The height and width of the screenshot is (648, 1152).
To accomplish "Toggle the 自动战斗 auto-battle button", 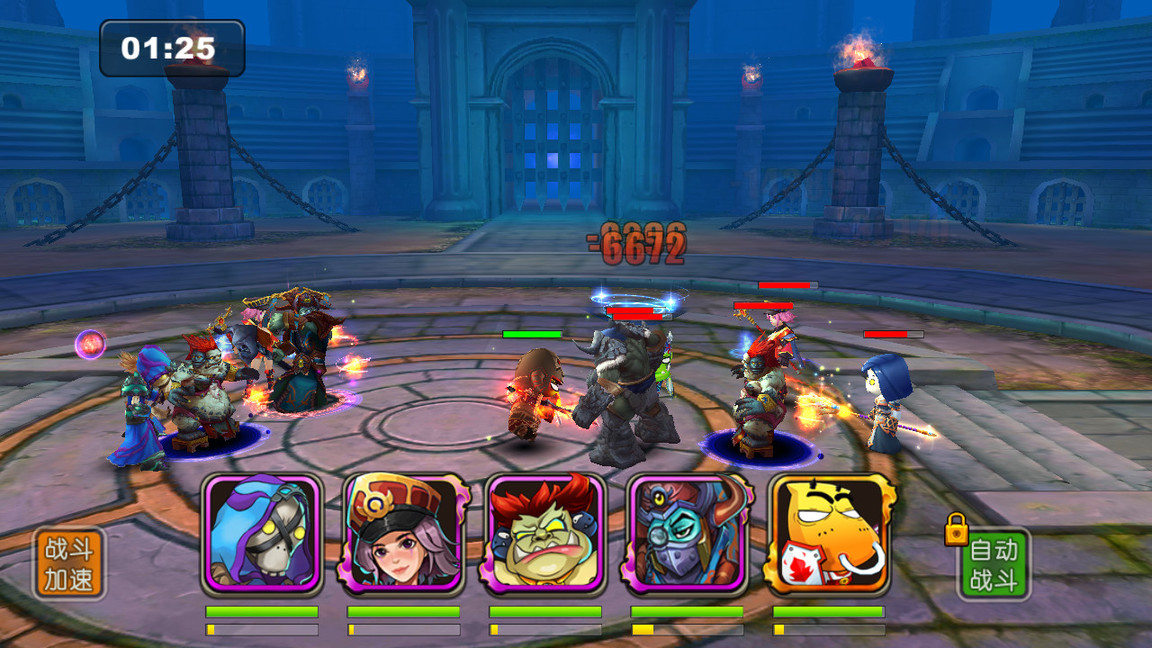I will pos(993,564).
